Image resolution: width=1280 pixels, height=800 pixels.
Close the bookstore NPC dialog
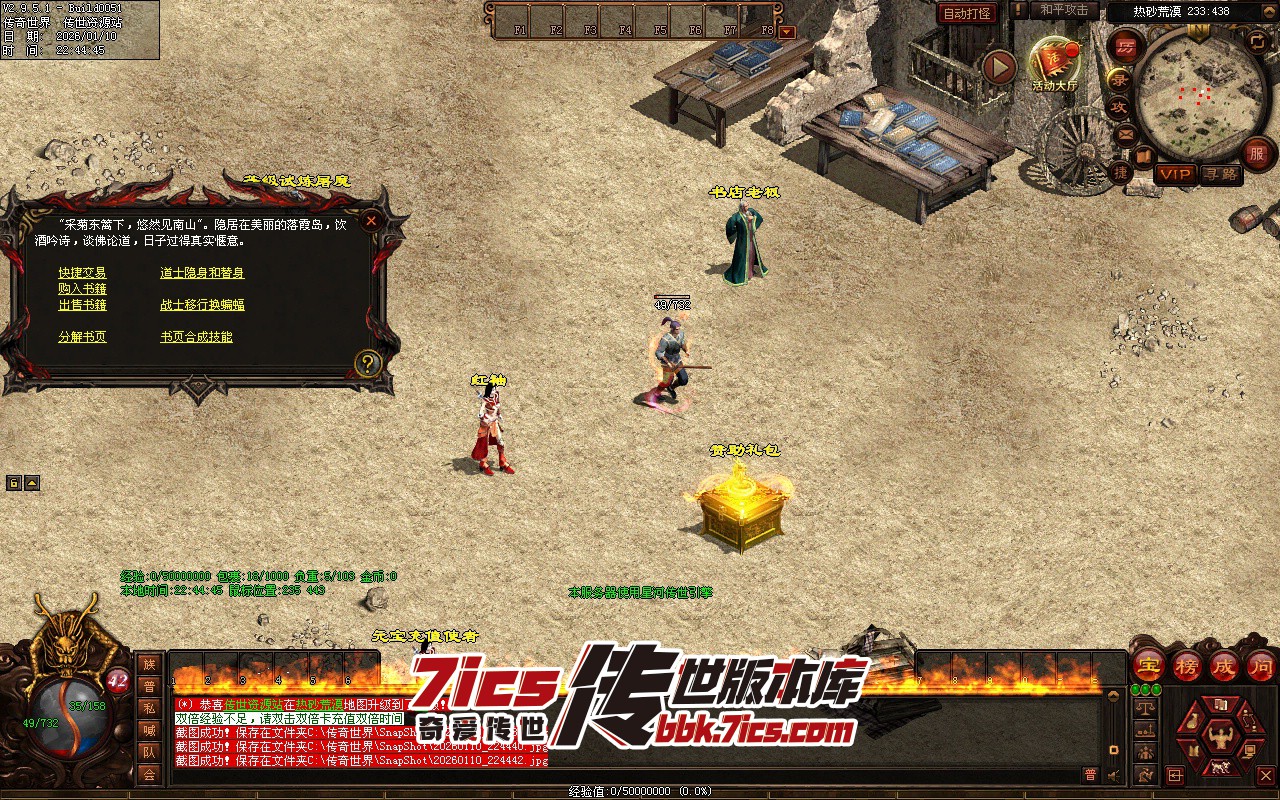pyautogui.click(x=371, y=220)
